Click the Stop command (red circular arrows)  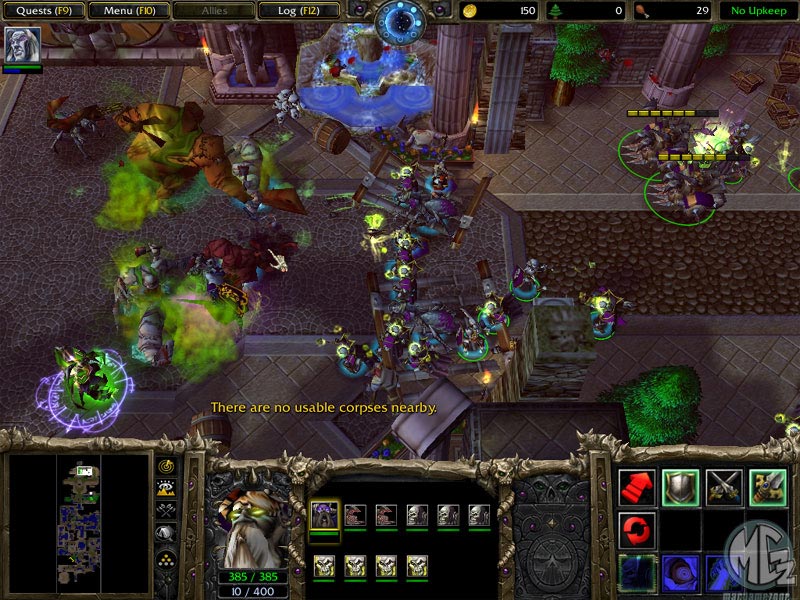(x=636, y=528)
